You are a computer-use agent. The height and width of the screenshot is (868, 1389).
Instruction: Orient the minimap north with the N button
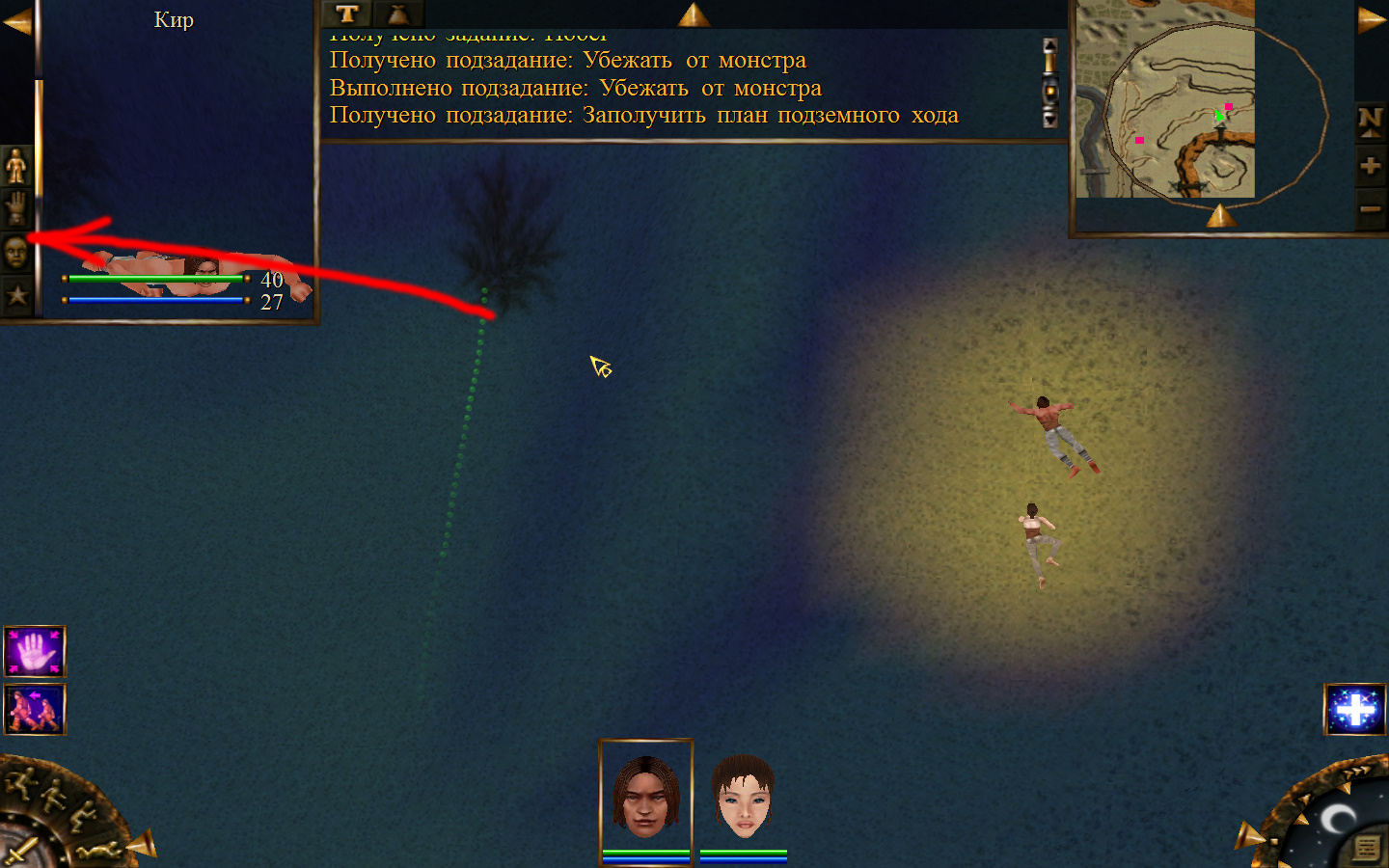1371,122
